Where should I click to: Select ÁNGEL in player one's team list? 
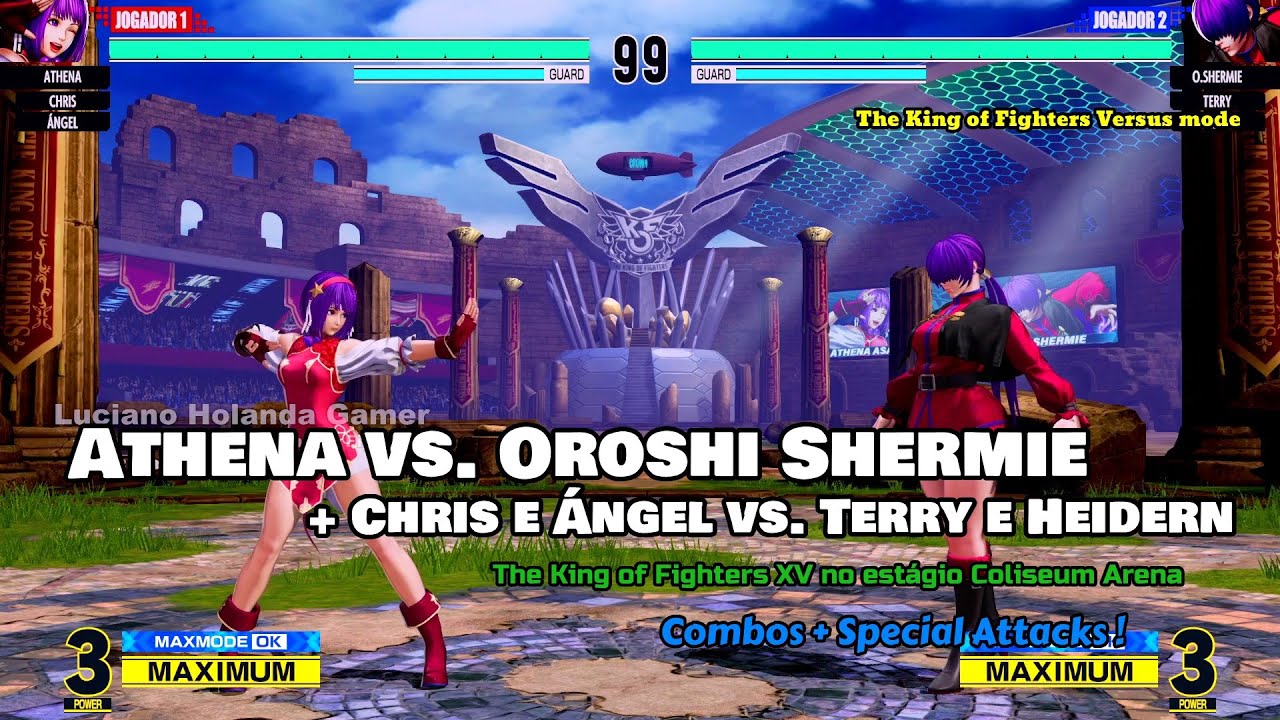63,122
